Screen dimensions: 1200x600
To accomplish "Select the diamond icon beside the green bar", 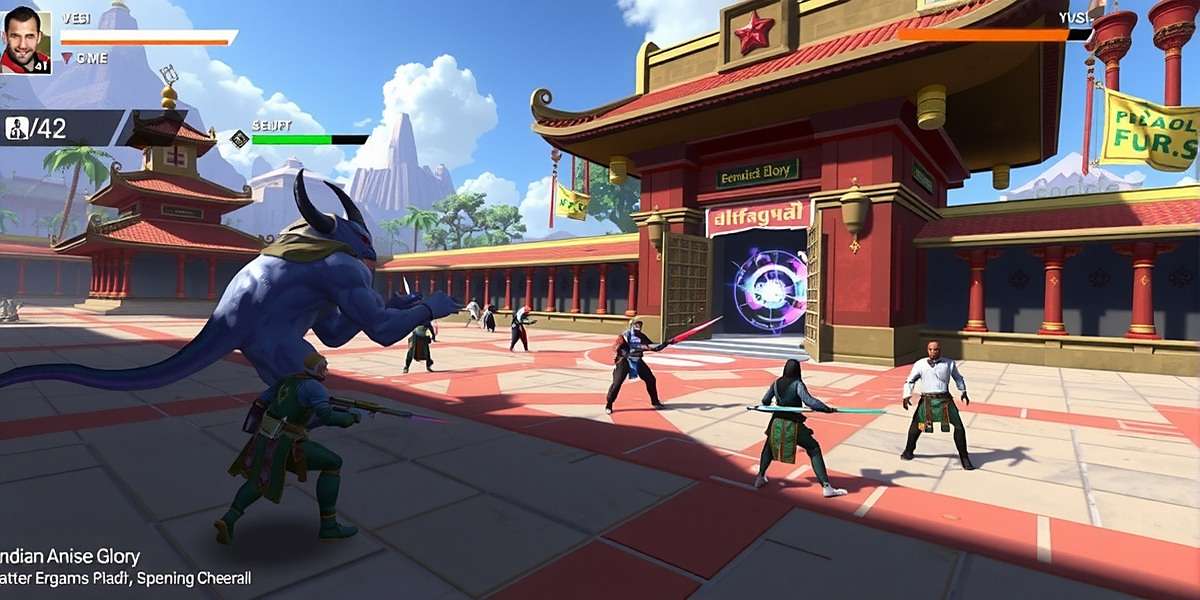I will (239, 139).
